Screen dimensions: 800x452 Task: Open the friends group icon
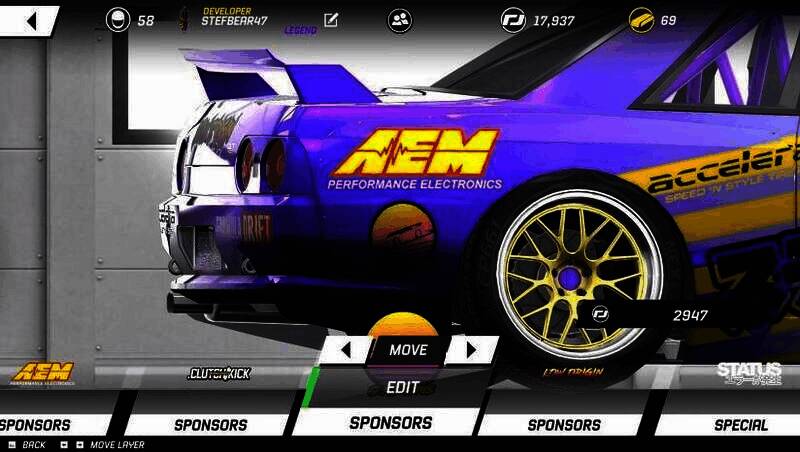pos(400,20)
